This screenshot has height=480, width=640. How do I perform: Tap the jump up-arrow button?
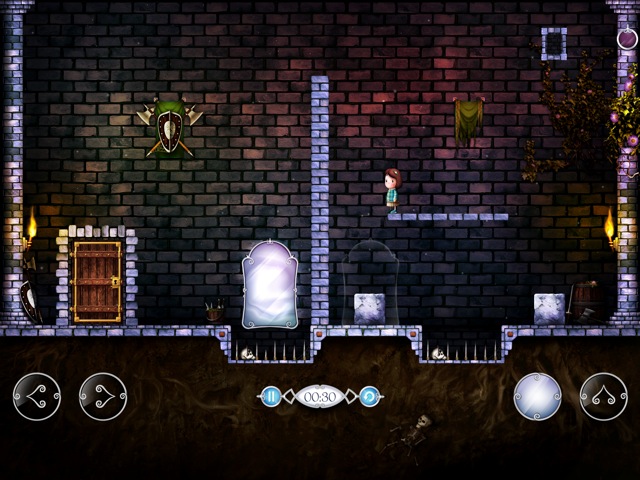(x=603, y=396)
